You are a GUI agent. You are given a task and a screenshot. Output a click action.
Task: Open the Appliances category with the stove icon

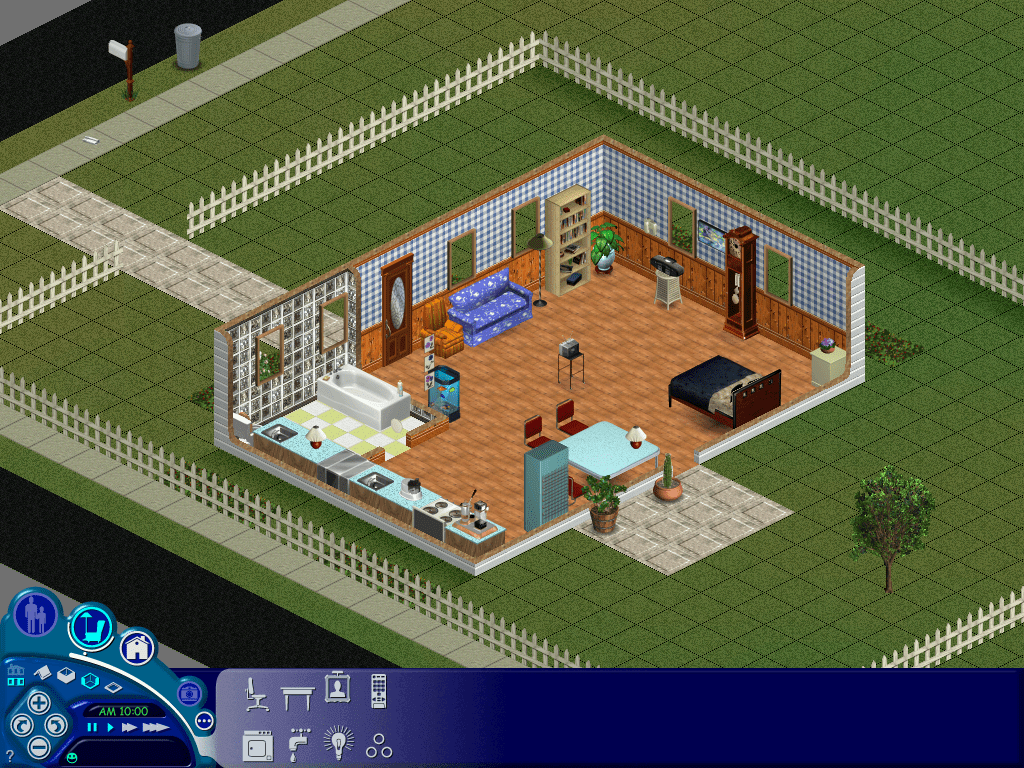point(257,745)
